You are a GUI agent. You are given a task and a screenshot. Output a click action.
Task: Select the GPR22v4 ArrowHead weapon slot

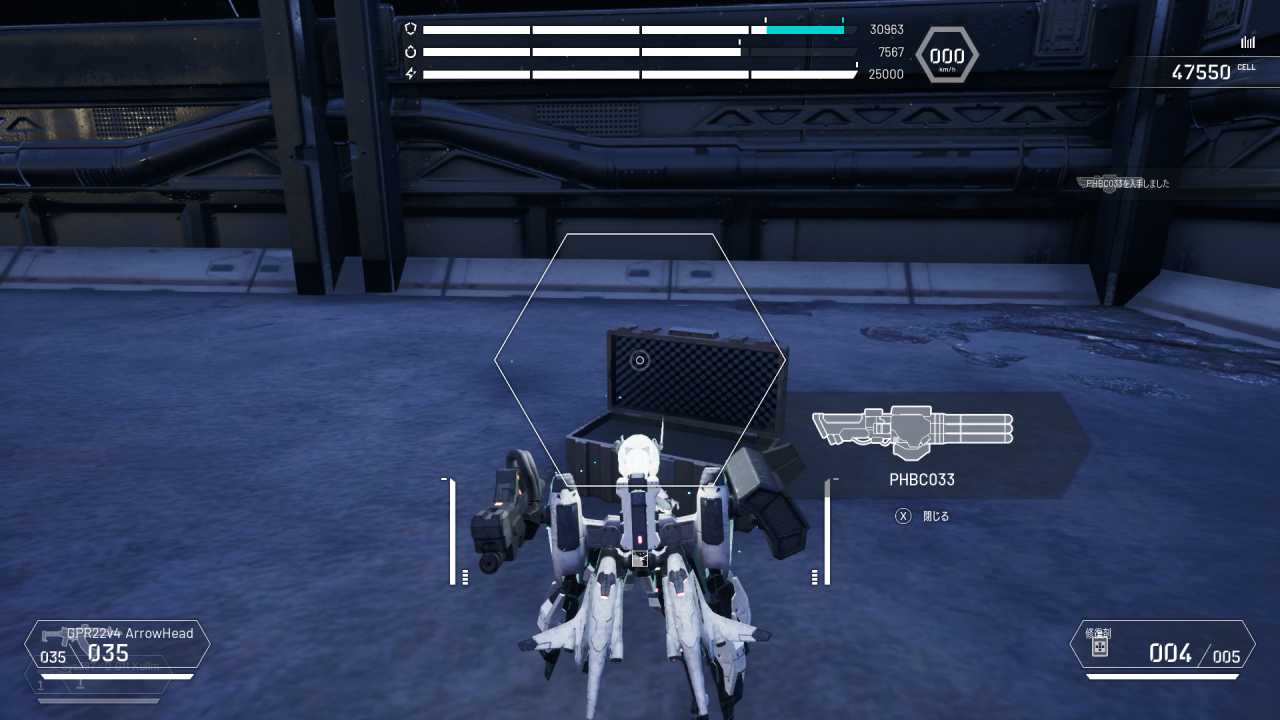(118, 645)
